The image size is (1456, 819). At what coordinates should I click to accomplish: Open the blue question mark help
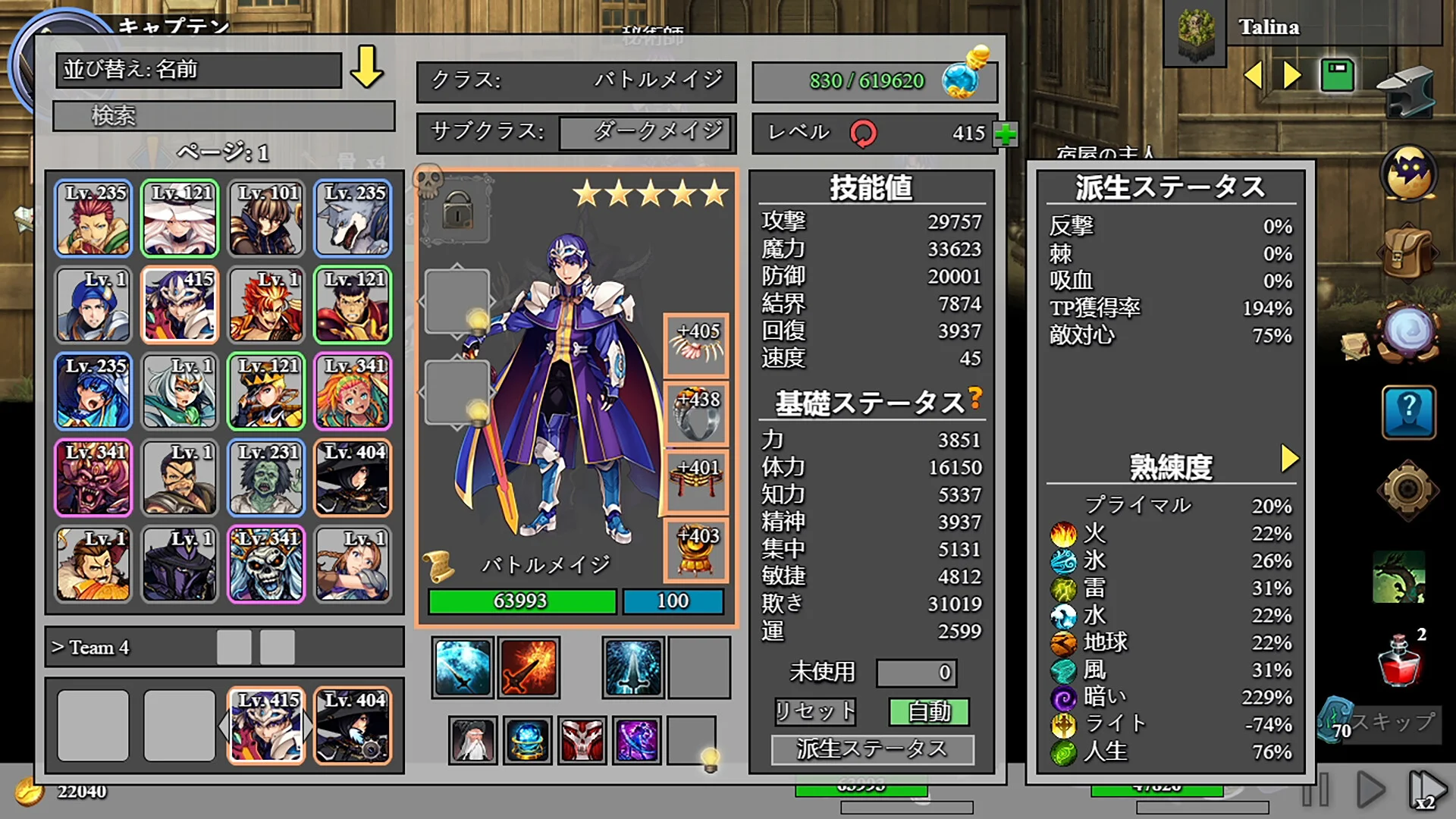(1408, 413)
